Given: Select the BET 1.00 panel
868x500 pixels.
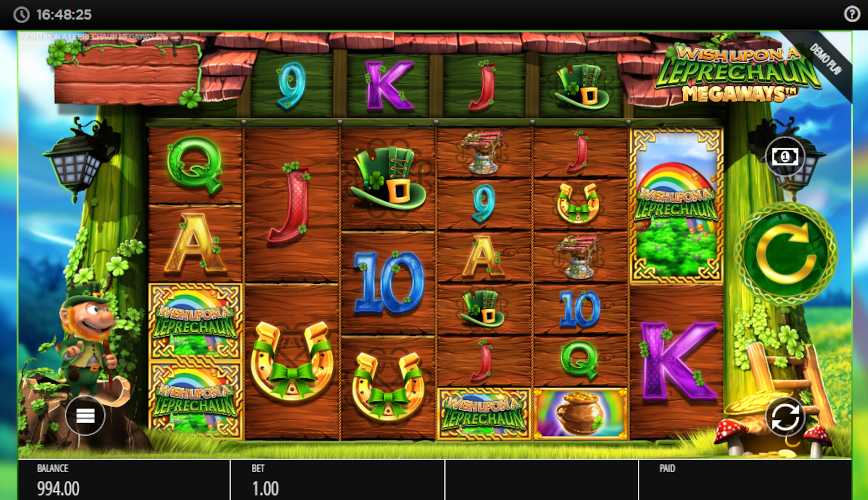Looking at the screenshot, I should (x=336, y=480).
